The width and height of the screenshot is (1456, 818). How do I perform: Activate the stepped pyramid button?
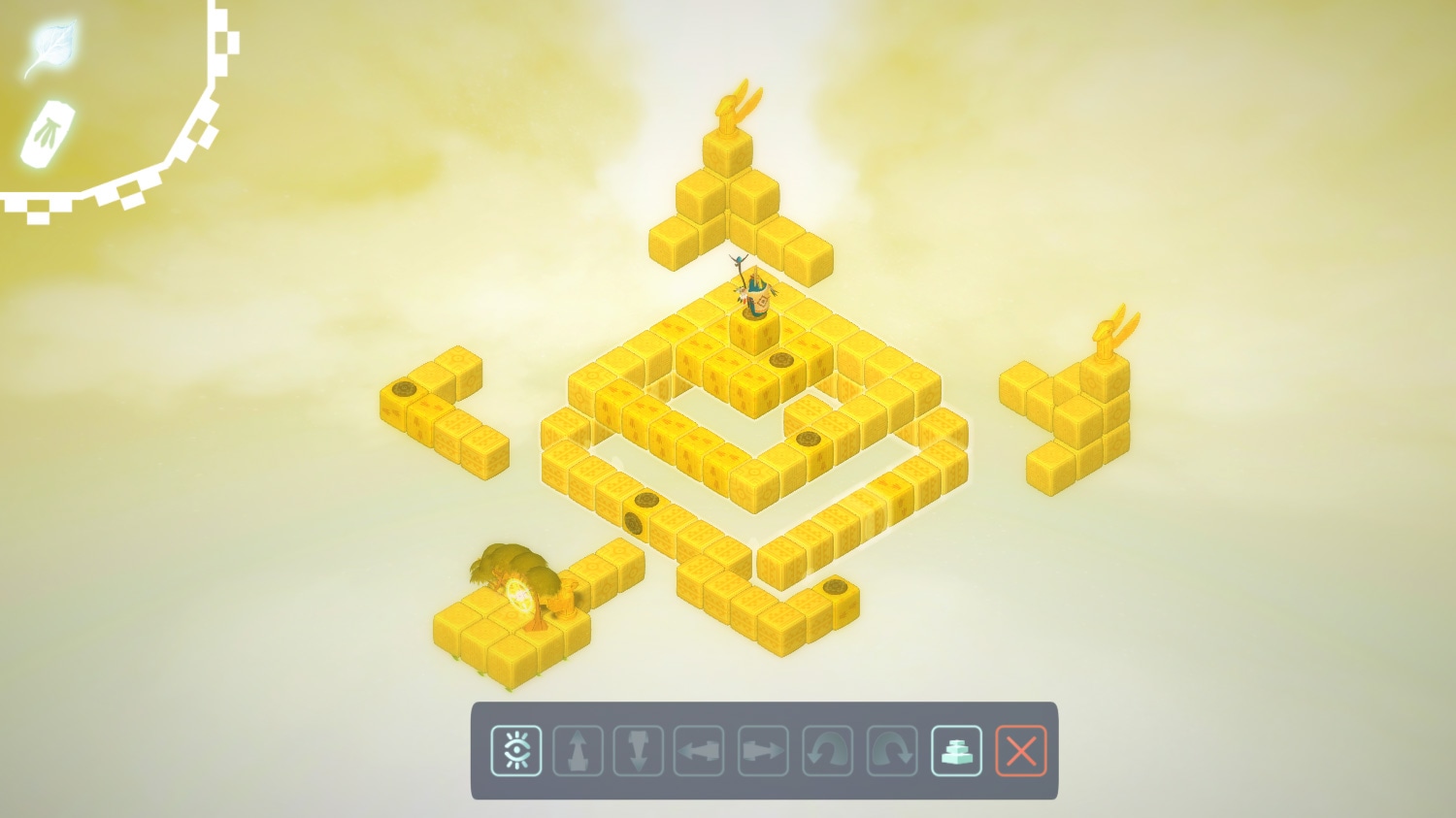(957, 751)
